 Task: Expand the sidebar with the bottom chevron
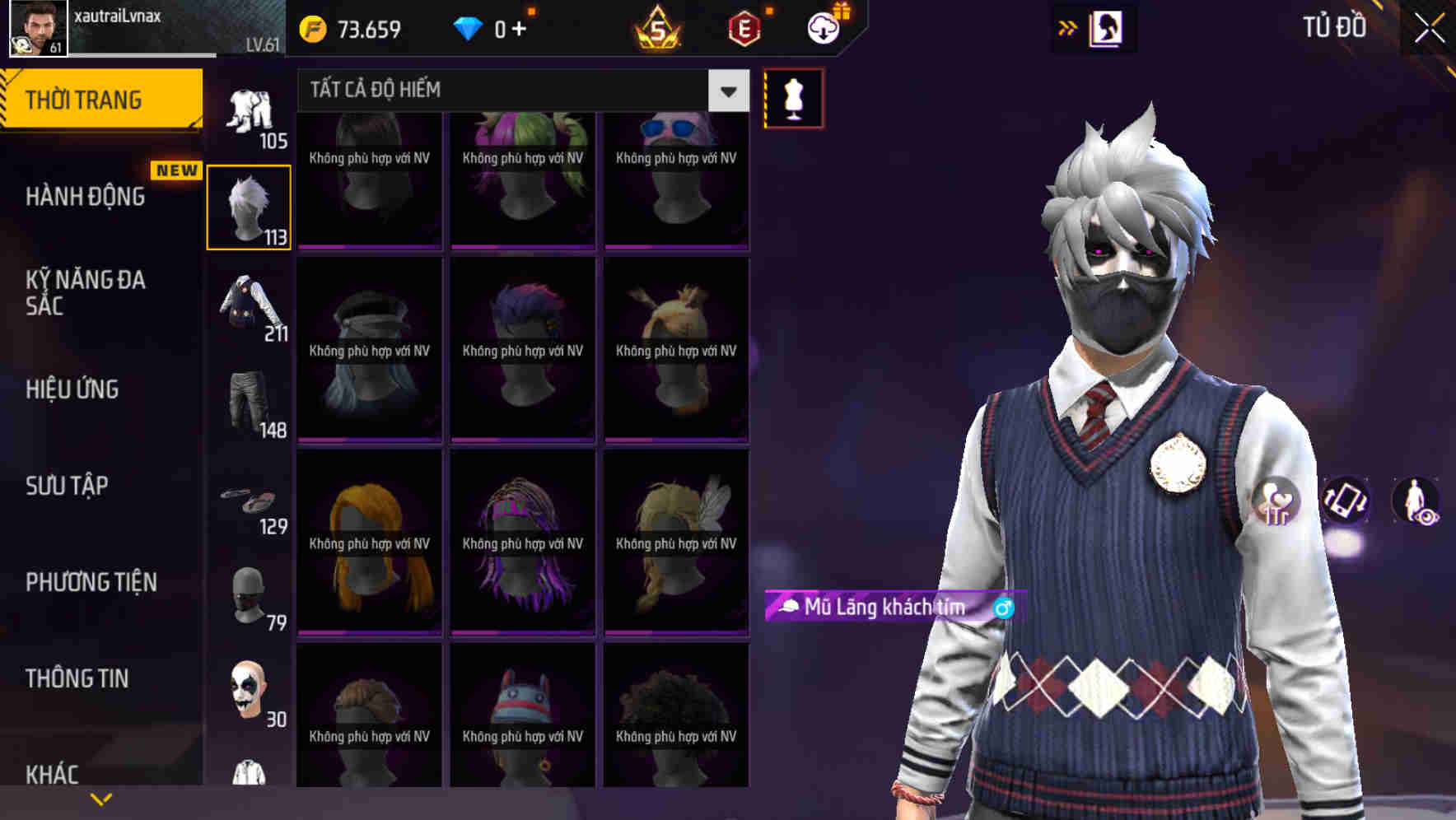pos(100,797)
